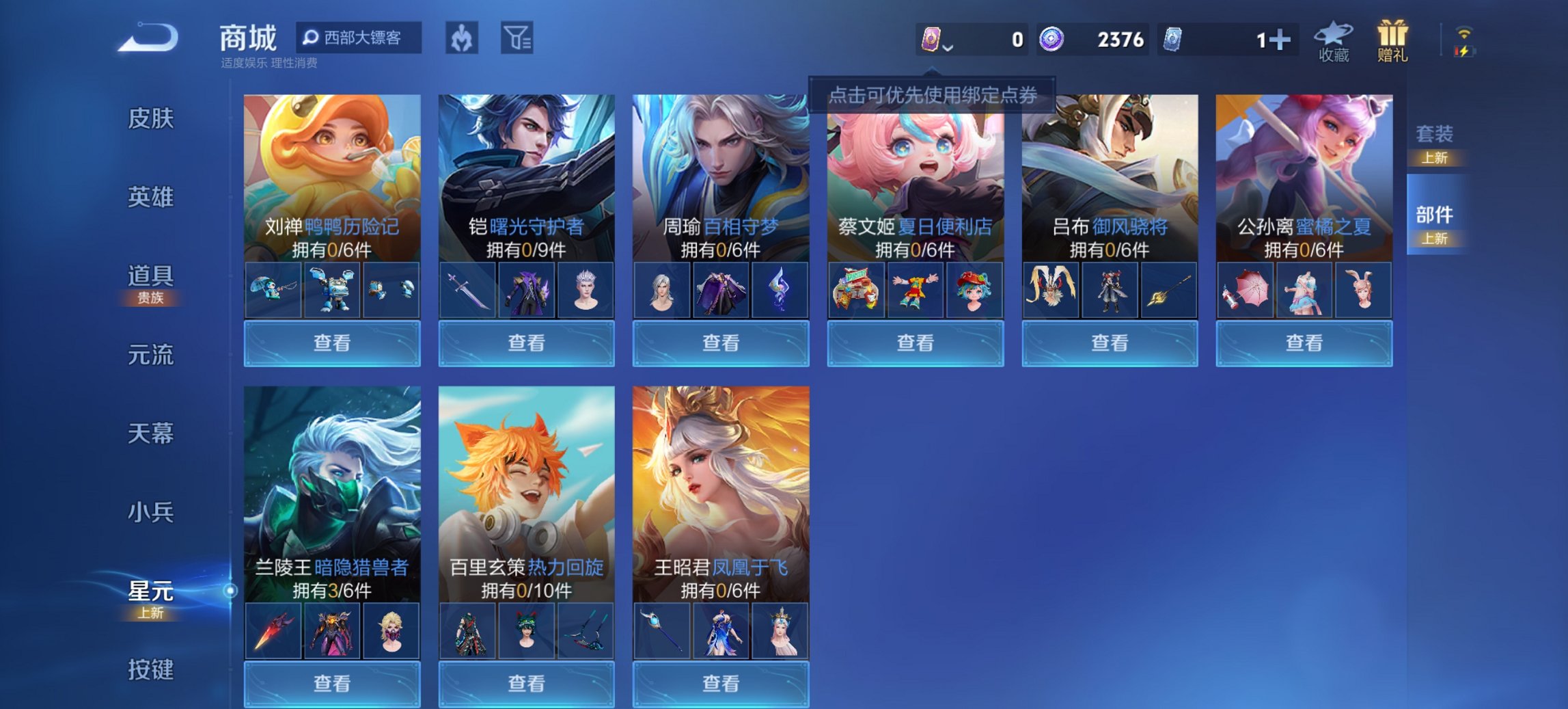This screenshot has height=709, width=1568.
Task: Click 查看 on the 王昭君 凤凰于飞 card
Action: click(x=720, y=684)
